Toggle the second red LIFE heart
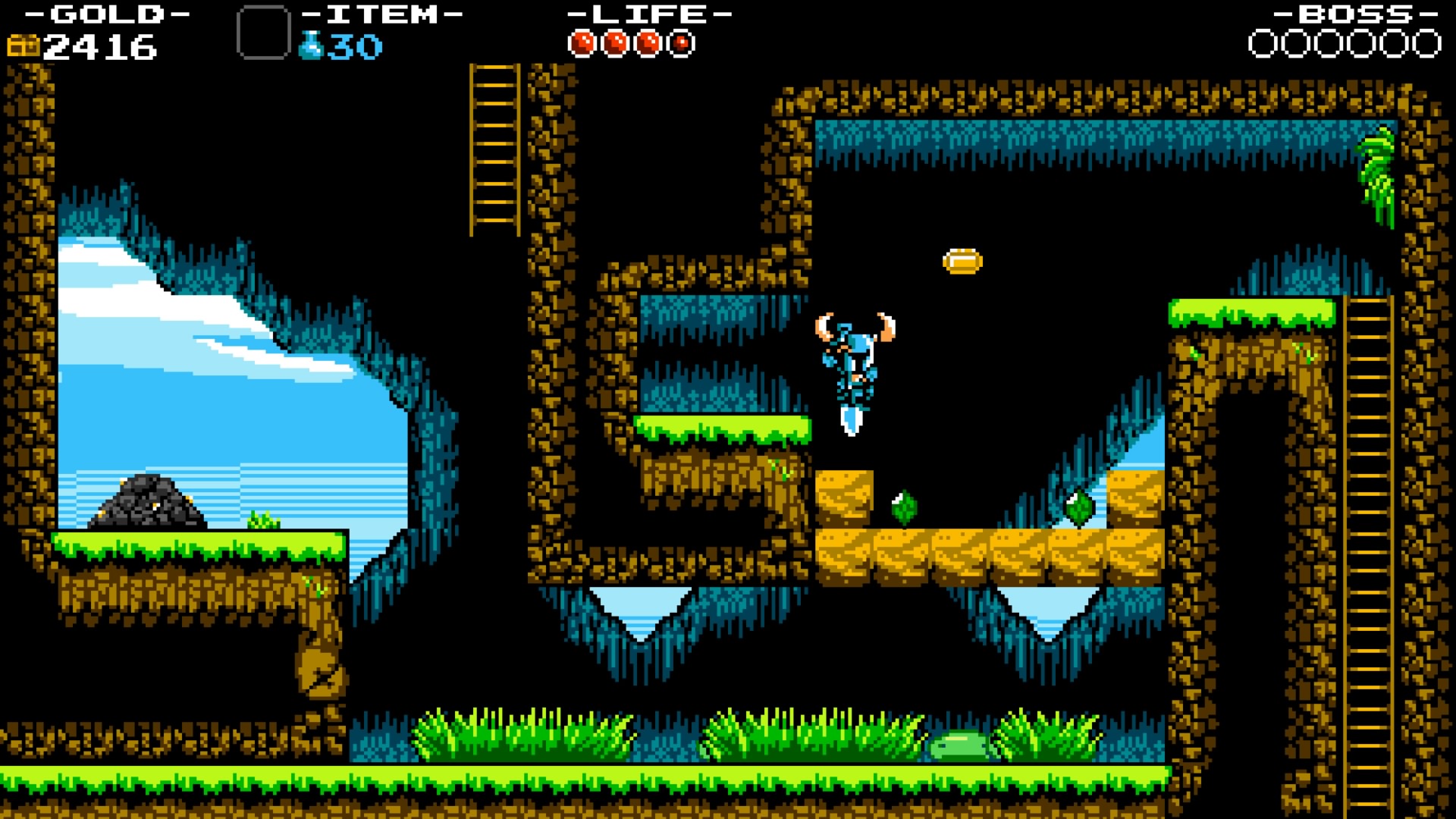 click(x=615, y=42)
